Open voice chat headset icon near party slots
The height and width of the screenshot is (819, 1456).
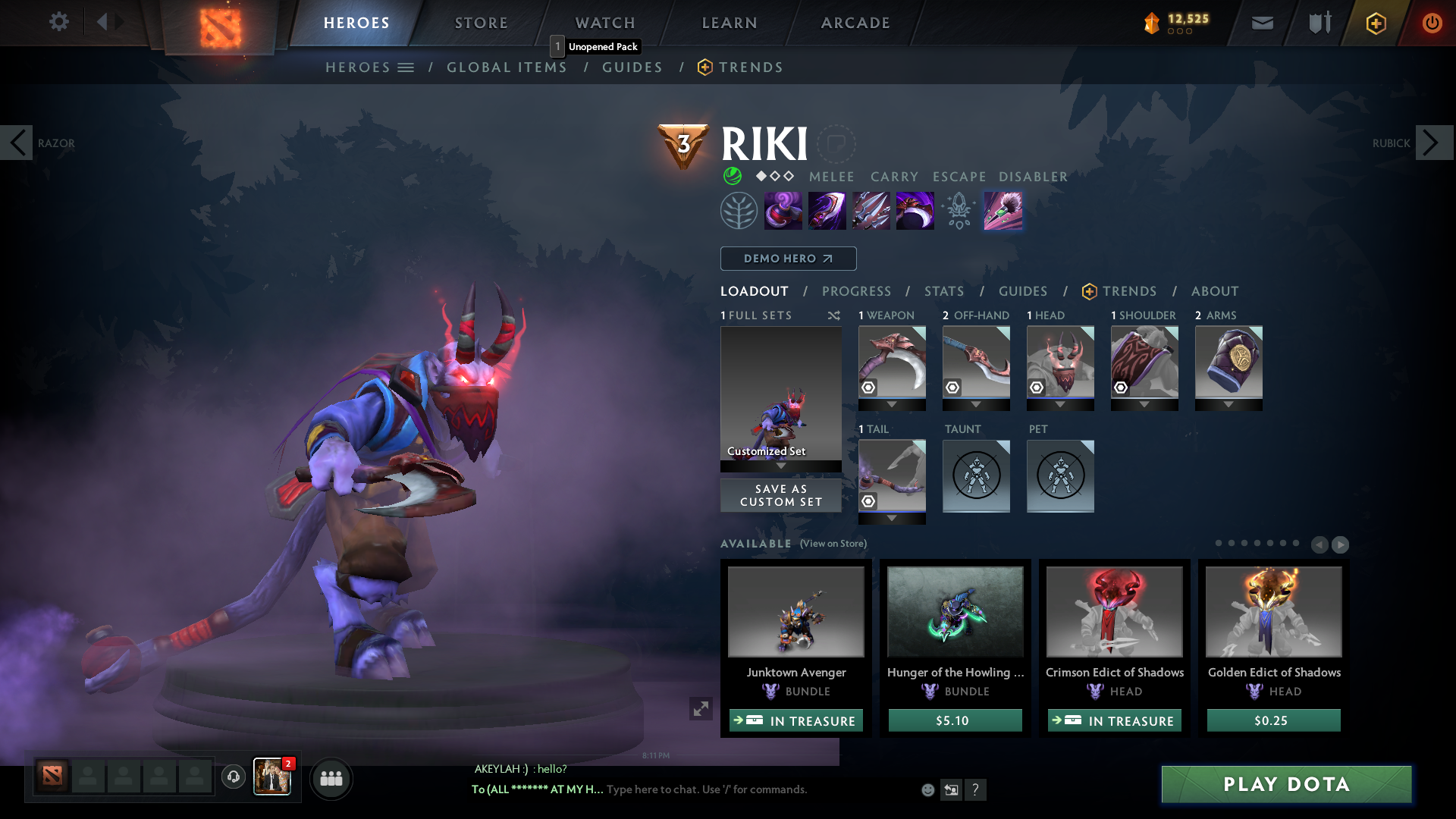(x=233, y=777)
